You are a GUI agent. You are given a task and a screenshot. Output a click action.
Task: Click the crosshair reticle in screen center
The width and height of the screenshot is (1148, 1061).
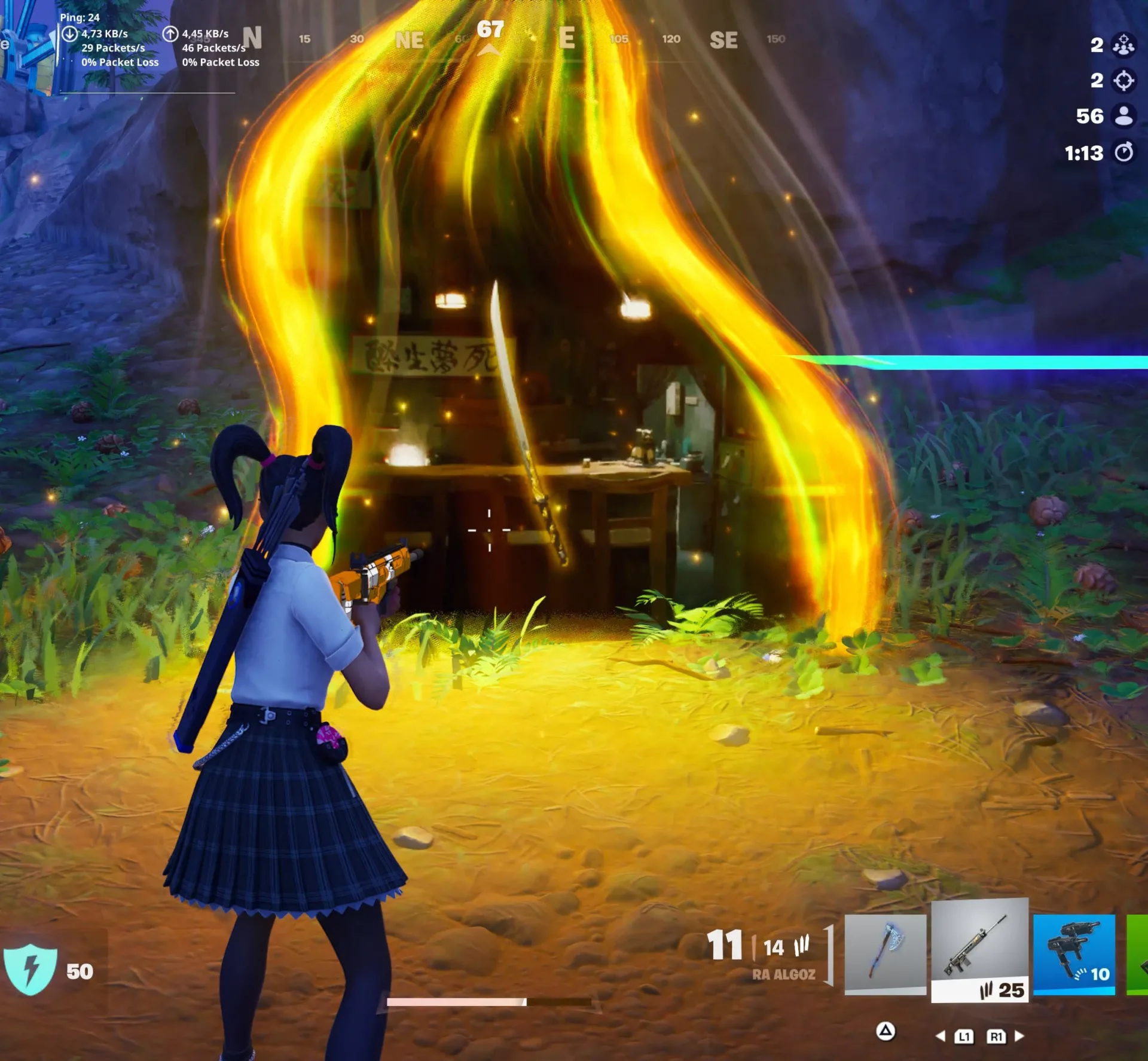coord(490,530)
